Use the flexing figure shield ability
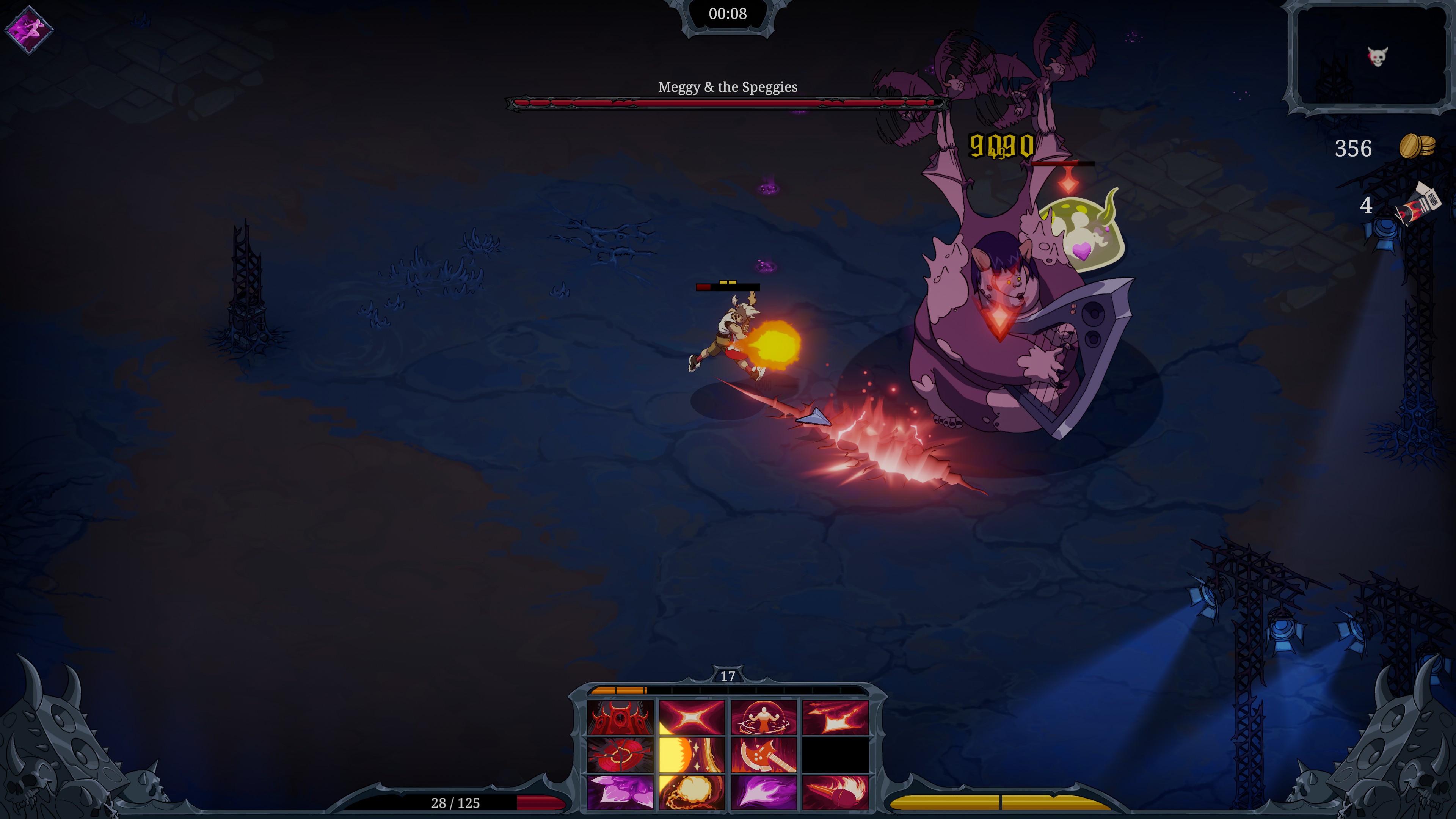Viewport: 1456px width, 819px height. point(764,718)
